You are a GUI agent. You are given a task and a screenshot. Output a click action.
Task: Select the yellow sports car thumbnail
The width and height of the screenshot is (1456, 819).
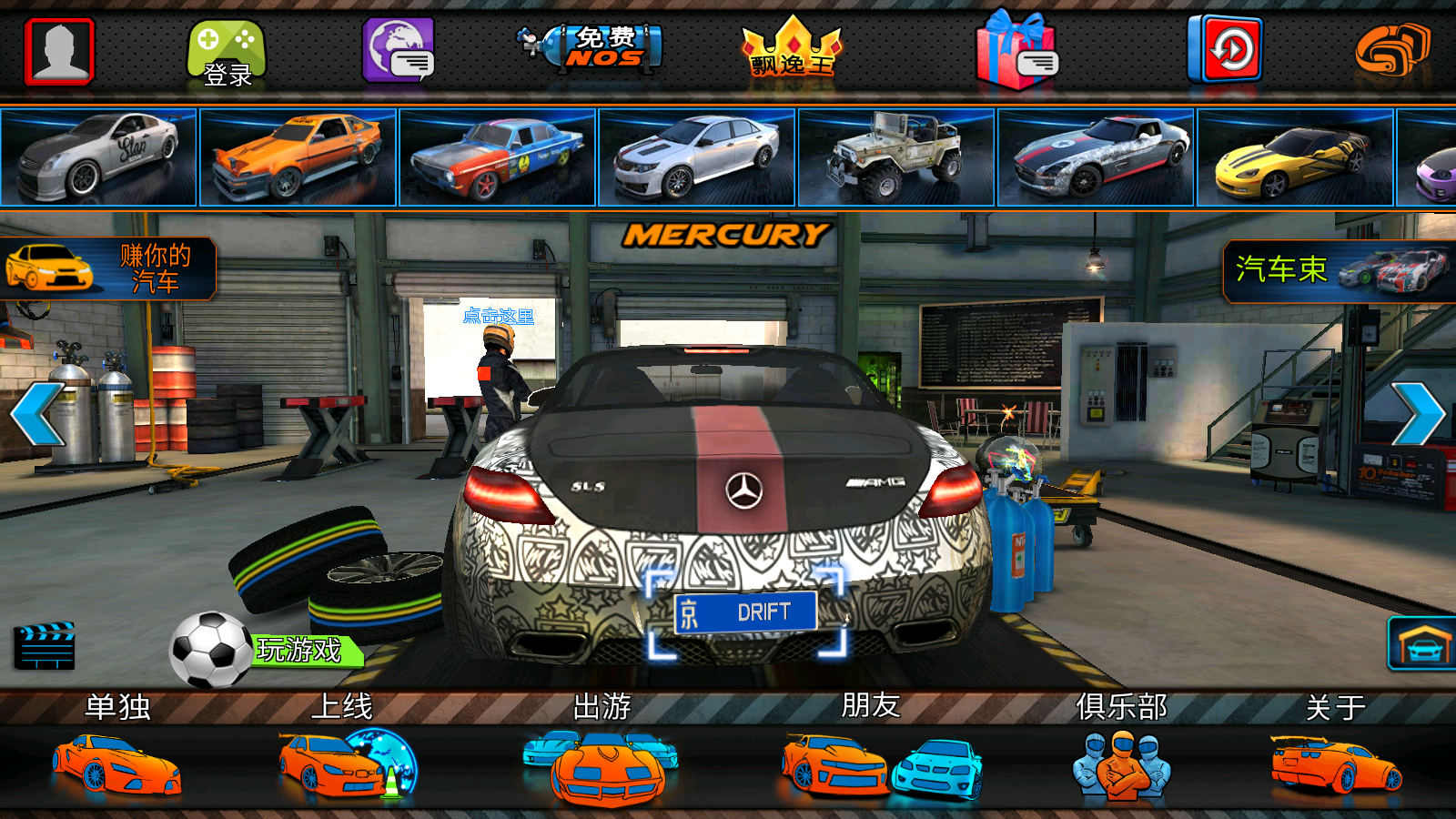tap(1295, 157)
